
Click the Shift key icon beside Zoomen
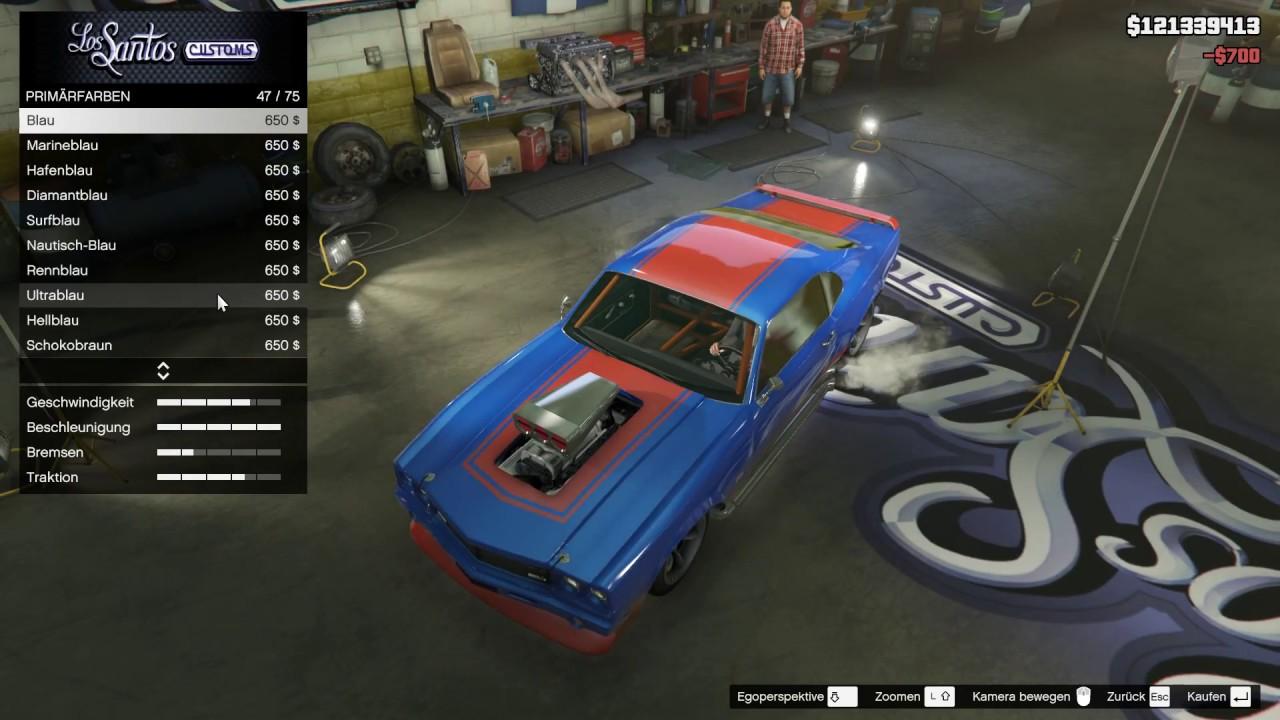click(x=938, y=696)
